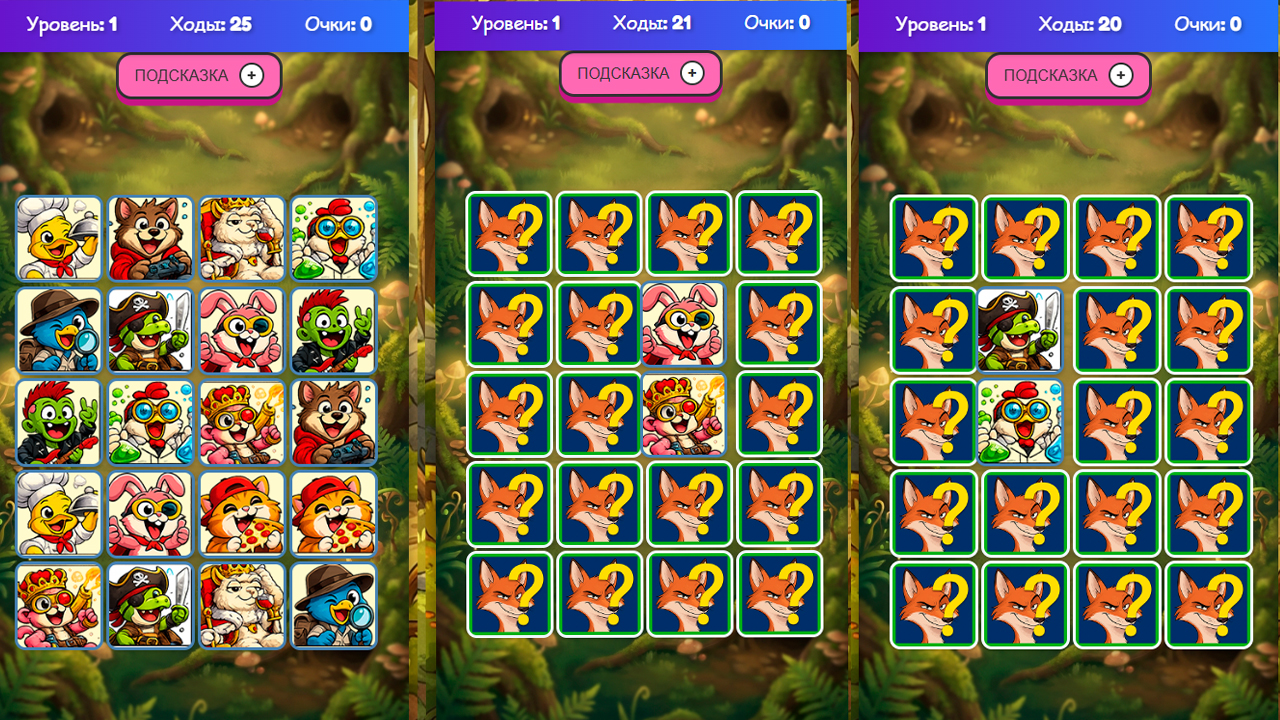Viewport: 1280px width, 720px height.
Task: Flip the green zombie punk card
Action: pyautogui.click(x=334, y=330)
